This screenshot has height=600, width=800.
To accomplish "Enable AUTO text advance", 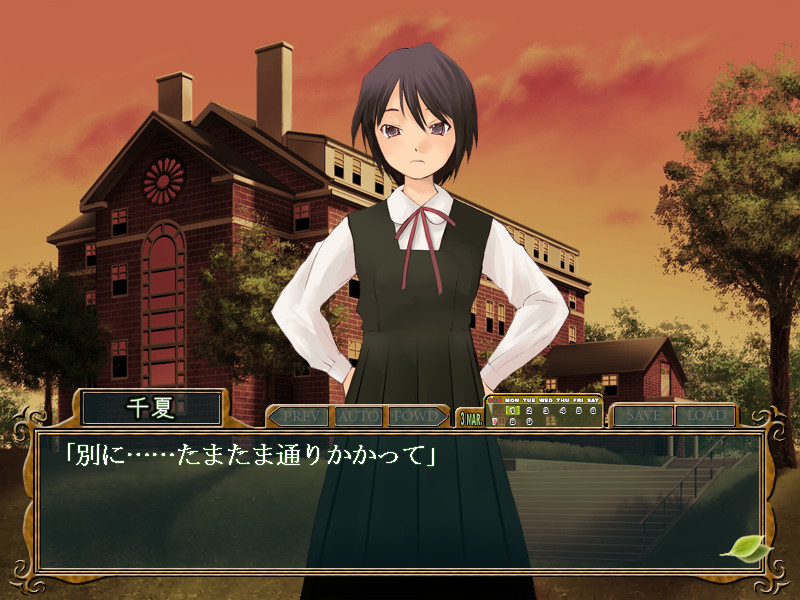I will (x=357, y=415).
